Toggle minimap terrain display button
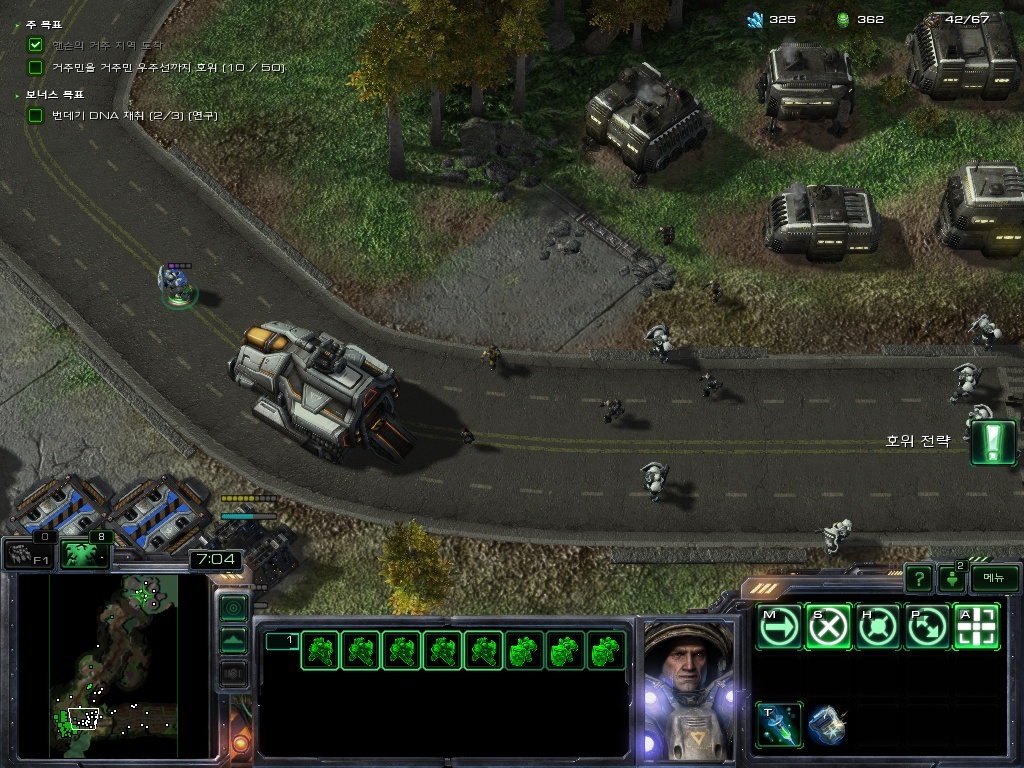This screenshot has width=1024, height=768. coord(233,640)
